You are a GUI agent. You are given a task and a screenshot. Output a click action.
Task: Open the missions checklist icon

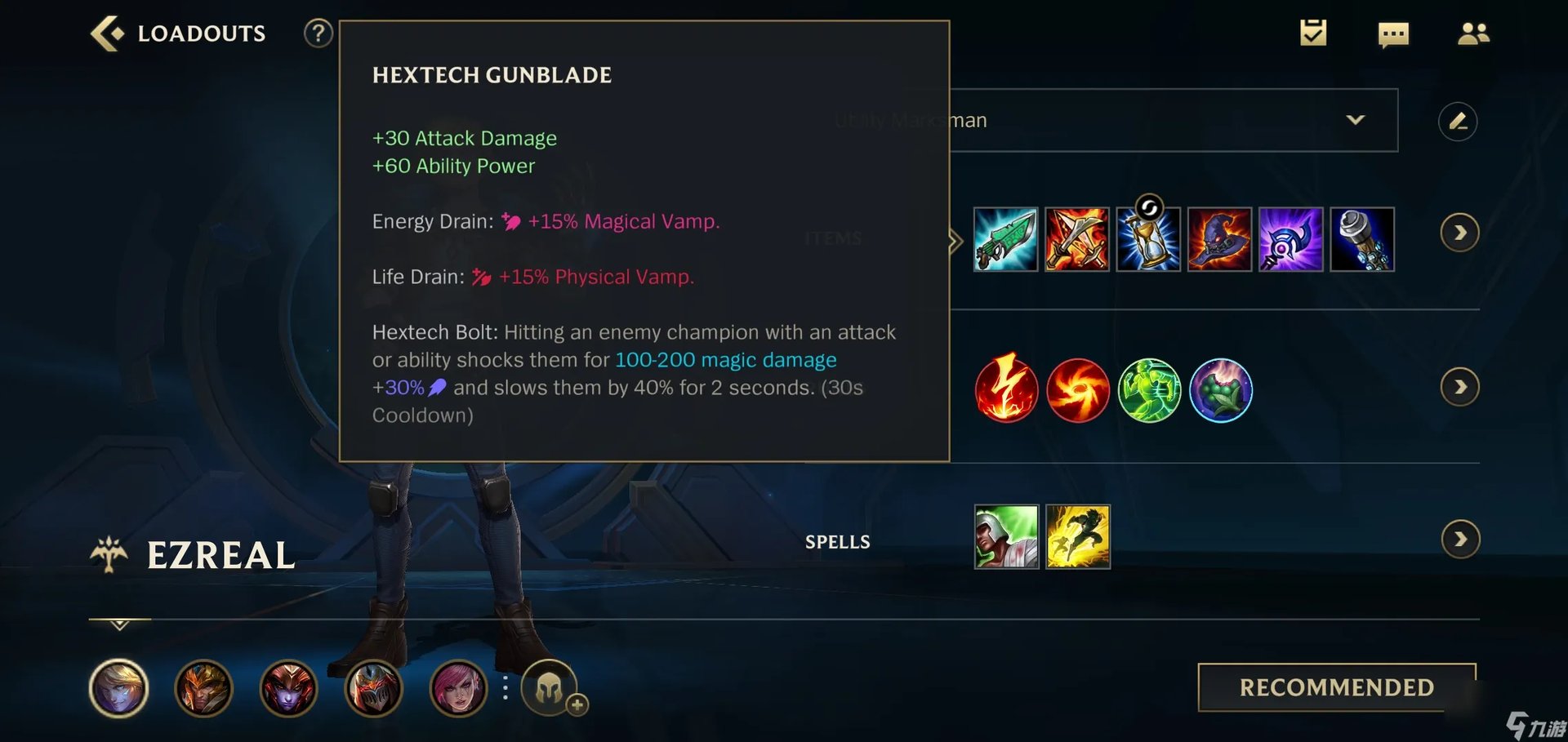pyautogui.click(x=1312, y=33)
